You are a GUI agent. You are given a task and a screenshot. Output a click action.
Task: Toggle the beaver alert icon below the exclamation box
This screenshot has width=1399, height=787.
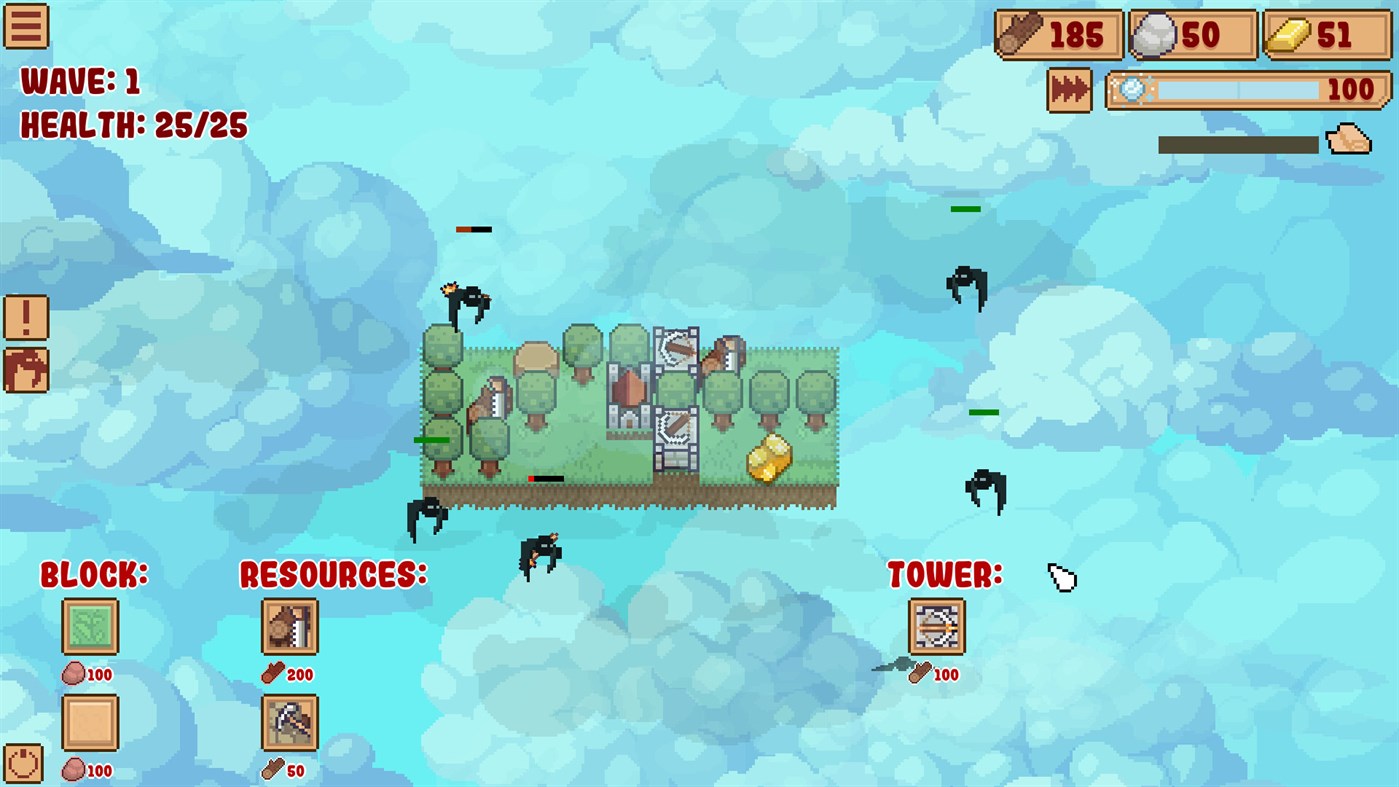click(x=24, y=371)
